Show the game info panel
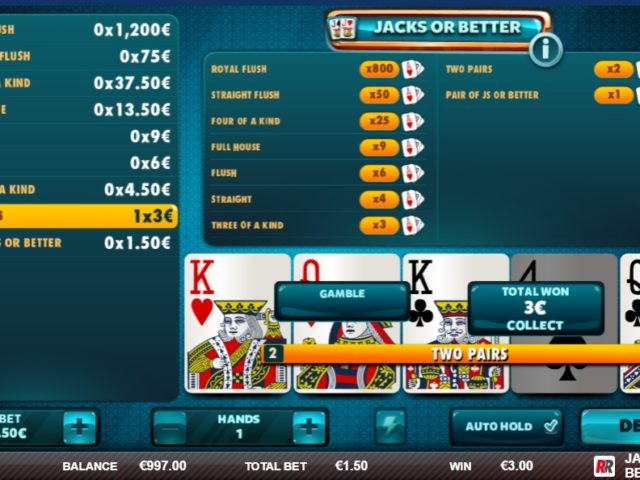 tap(545, 48)
